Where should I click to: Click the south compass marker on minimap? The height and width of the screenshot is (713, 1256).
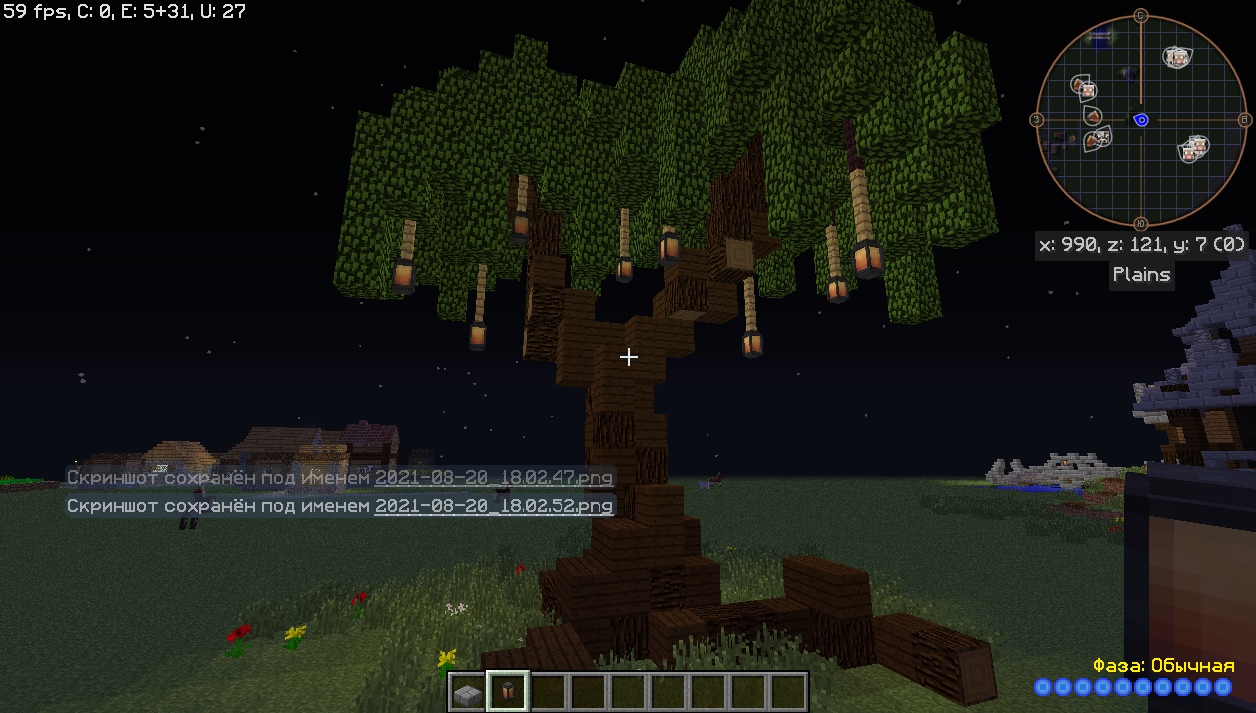pos(1141,224)
